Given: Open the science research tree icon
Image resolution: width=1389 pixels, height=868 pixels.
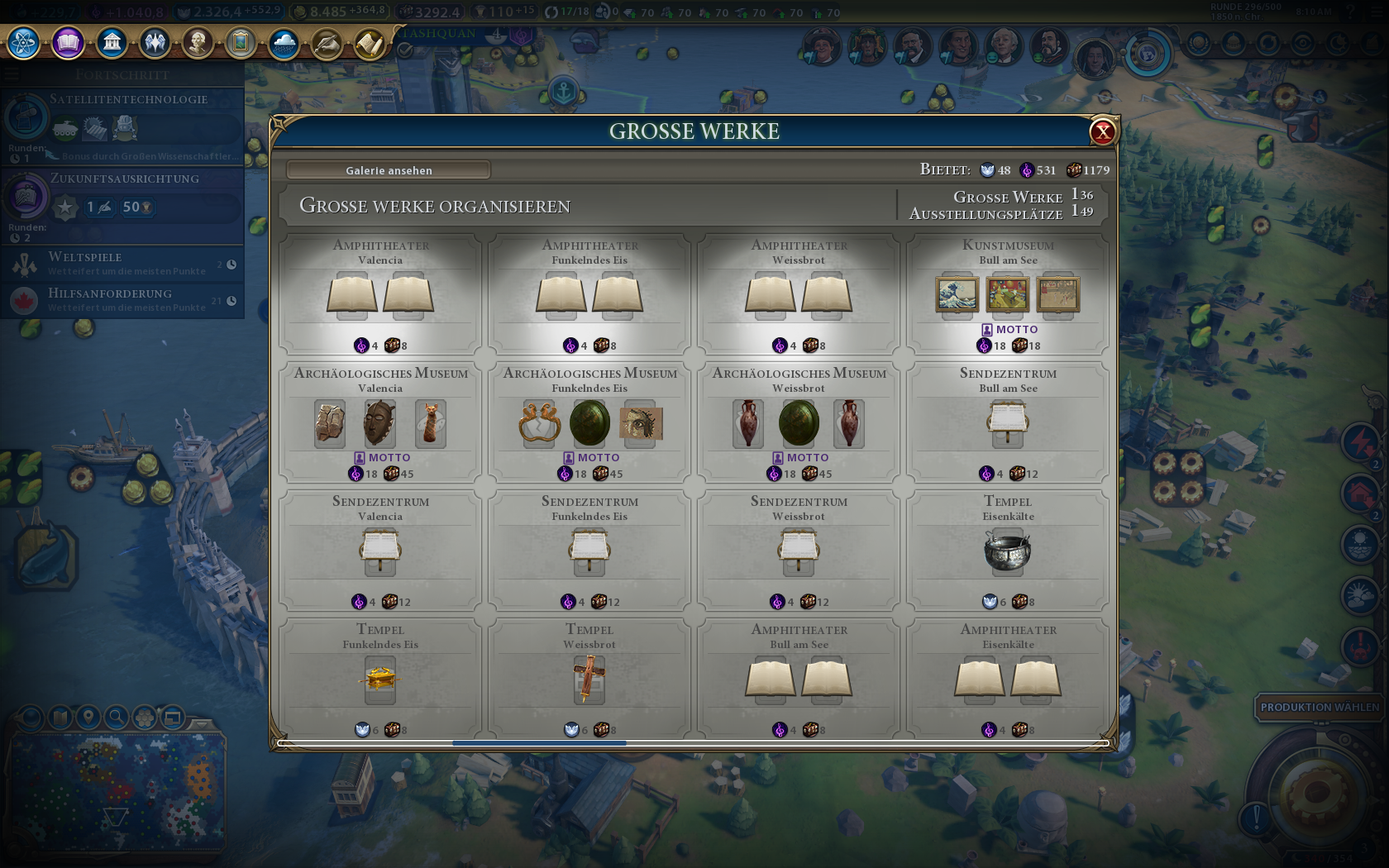Looking at the screenshot, I should click(x=24, y=42).
